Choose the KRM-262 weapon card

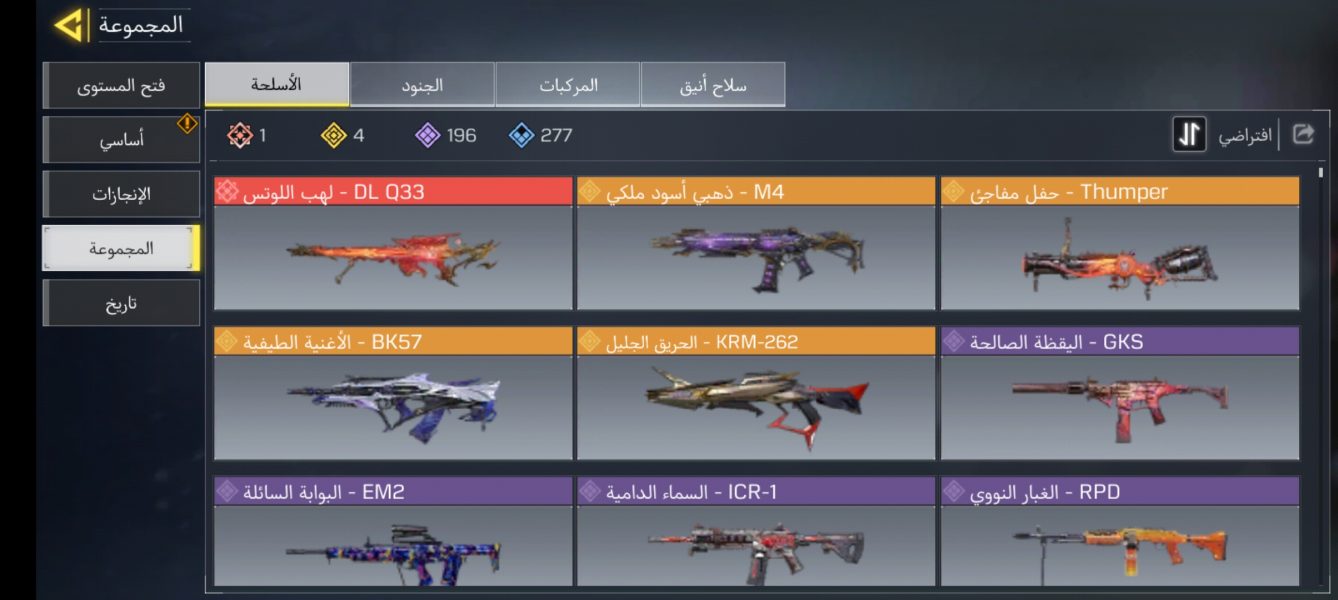(x=756, y=394)
